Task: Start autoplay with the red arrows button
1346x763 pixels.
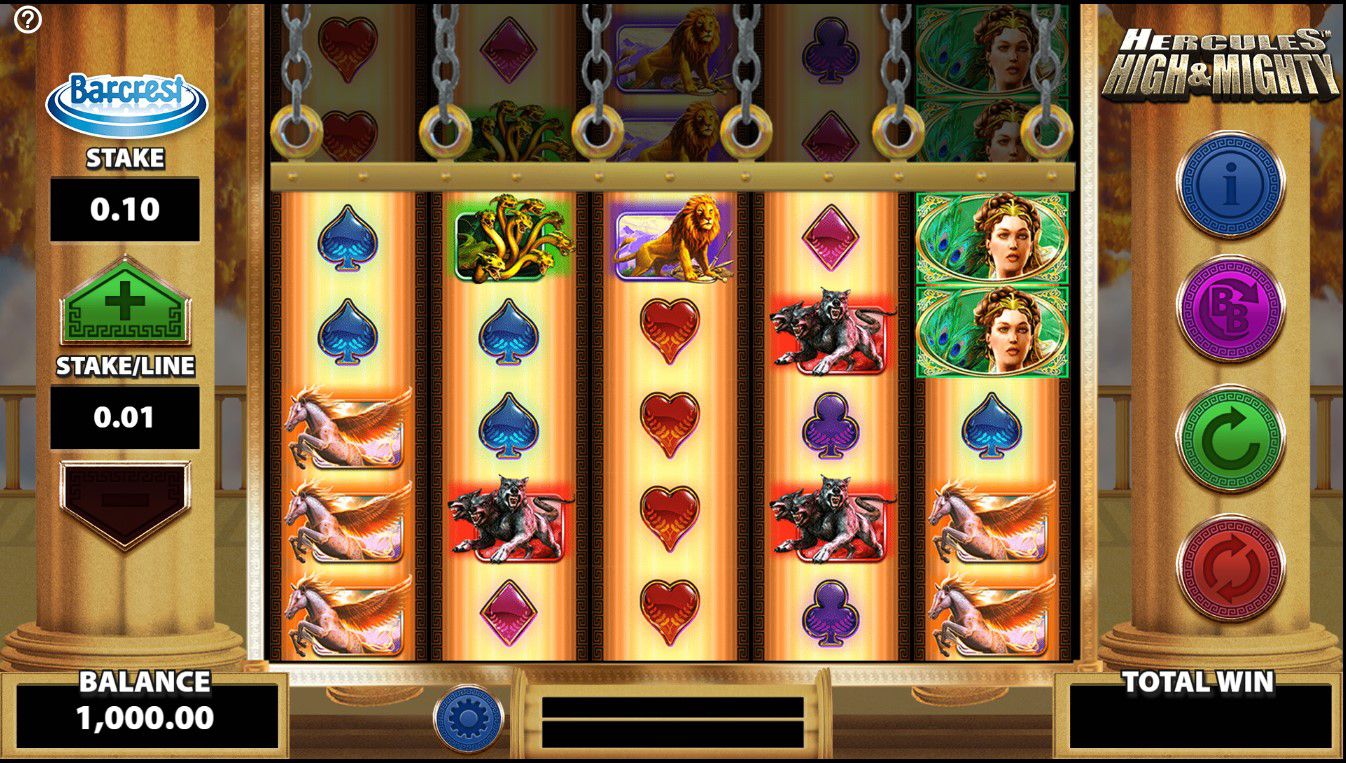Action: [1229, 567]
